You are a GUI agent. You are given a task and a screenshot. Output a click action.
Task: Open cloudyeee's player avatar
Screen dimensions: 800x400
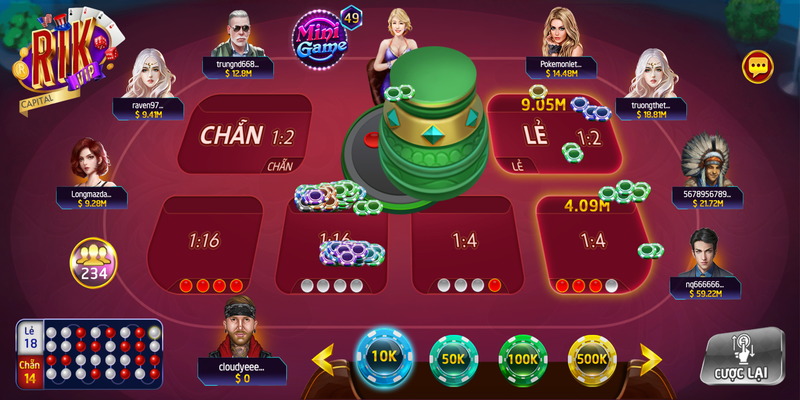240,327
